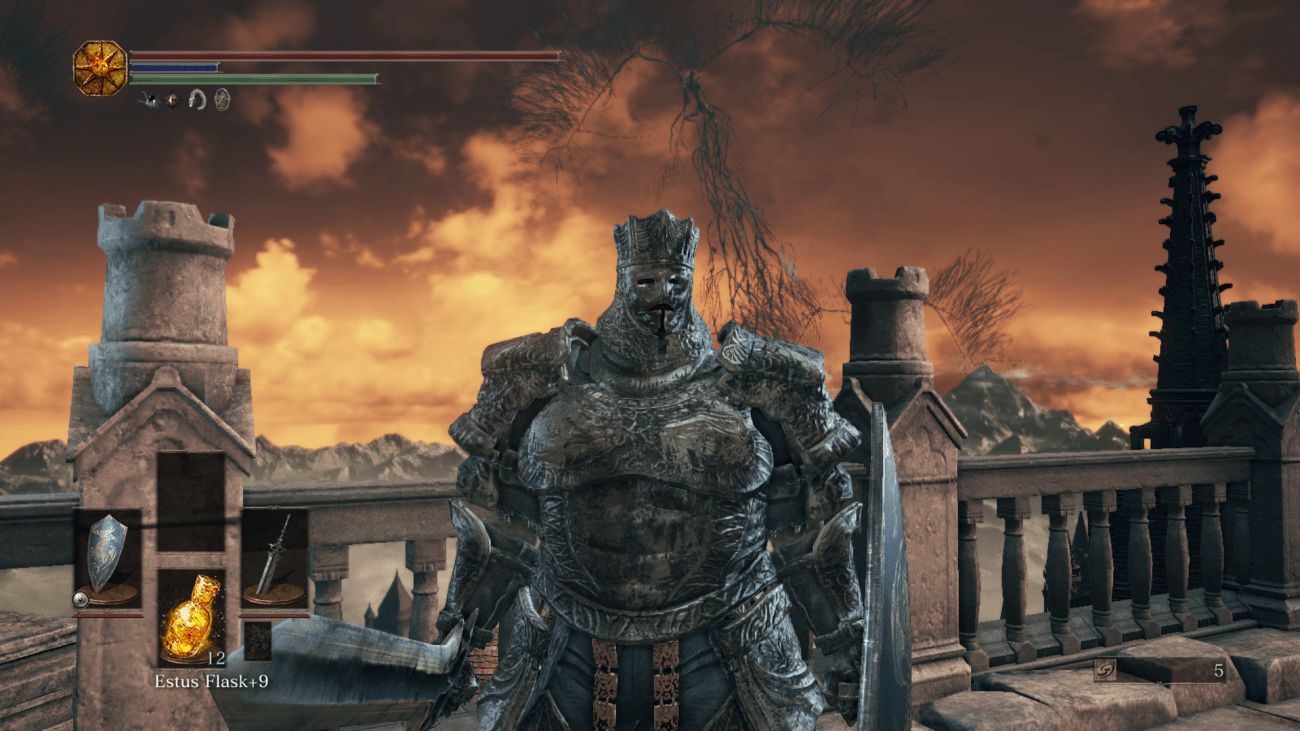This screenshot has height=731, width=1300.
Task: Select the spider-shaped status effect icon
Action: pyautogui.click(x=150, y=99)
